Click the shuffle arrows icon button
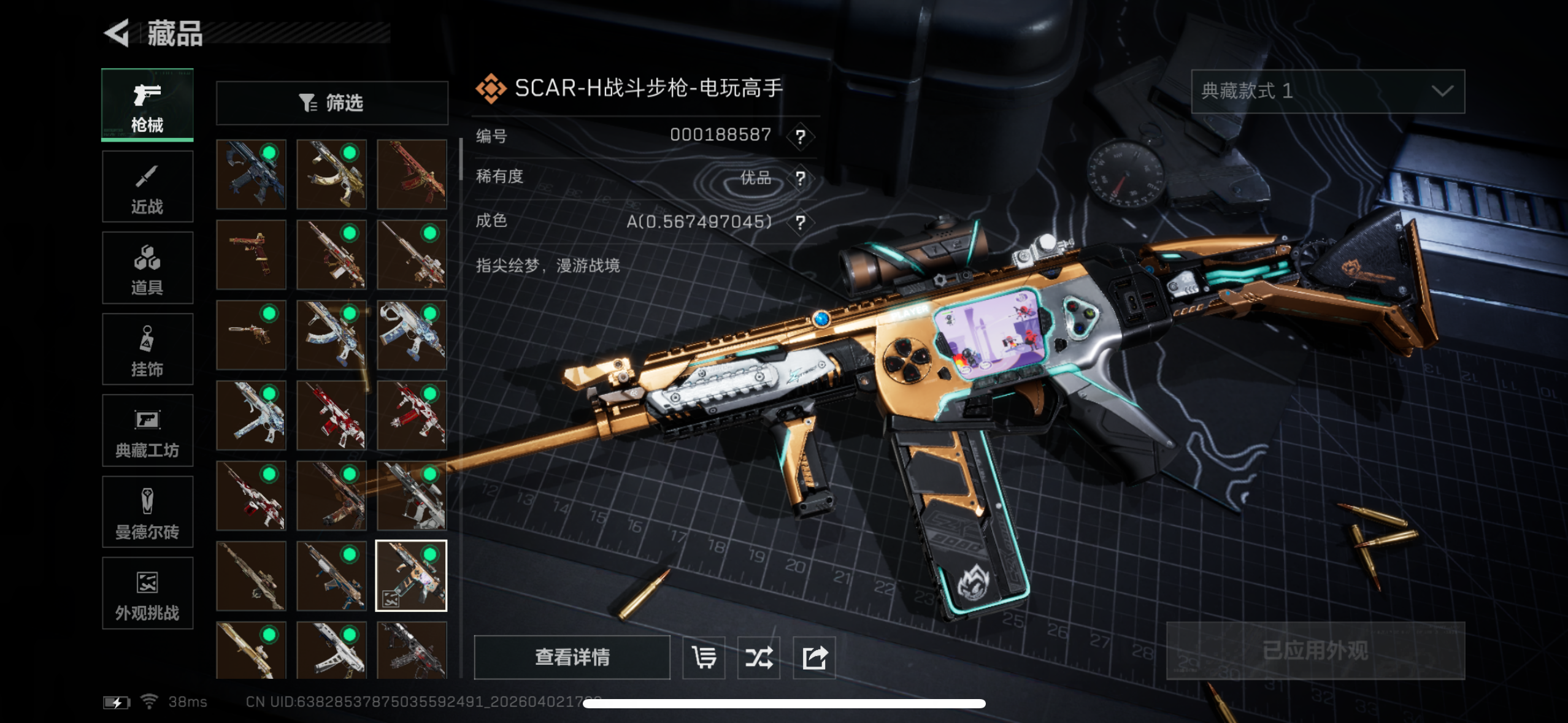Screen dimensions: 1568x723 tap(759, 657)
